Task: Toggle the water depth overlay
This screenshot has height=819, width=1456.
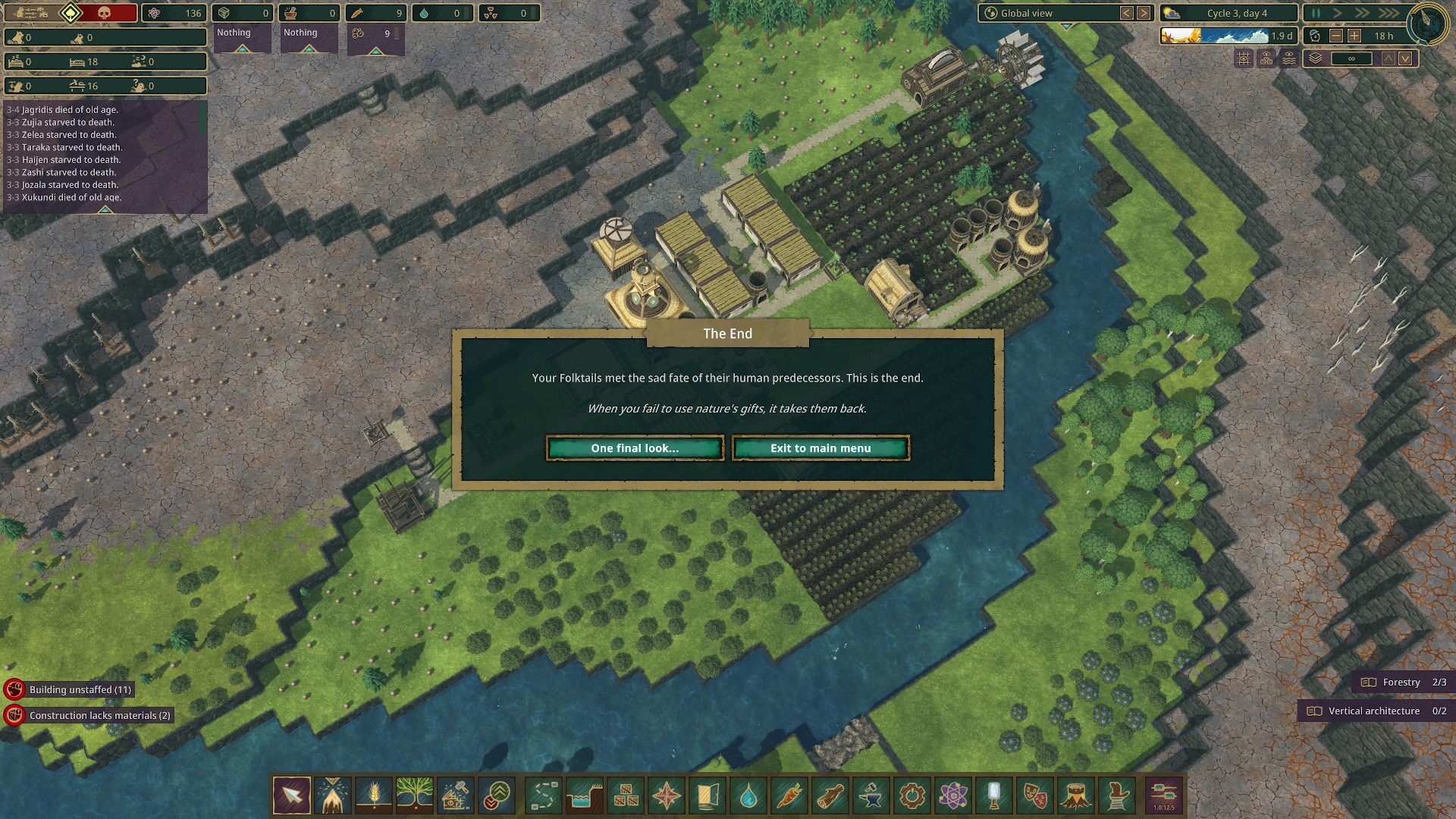Action: pos(1289,58)
